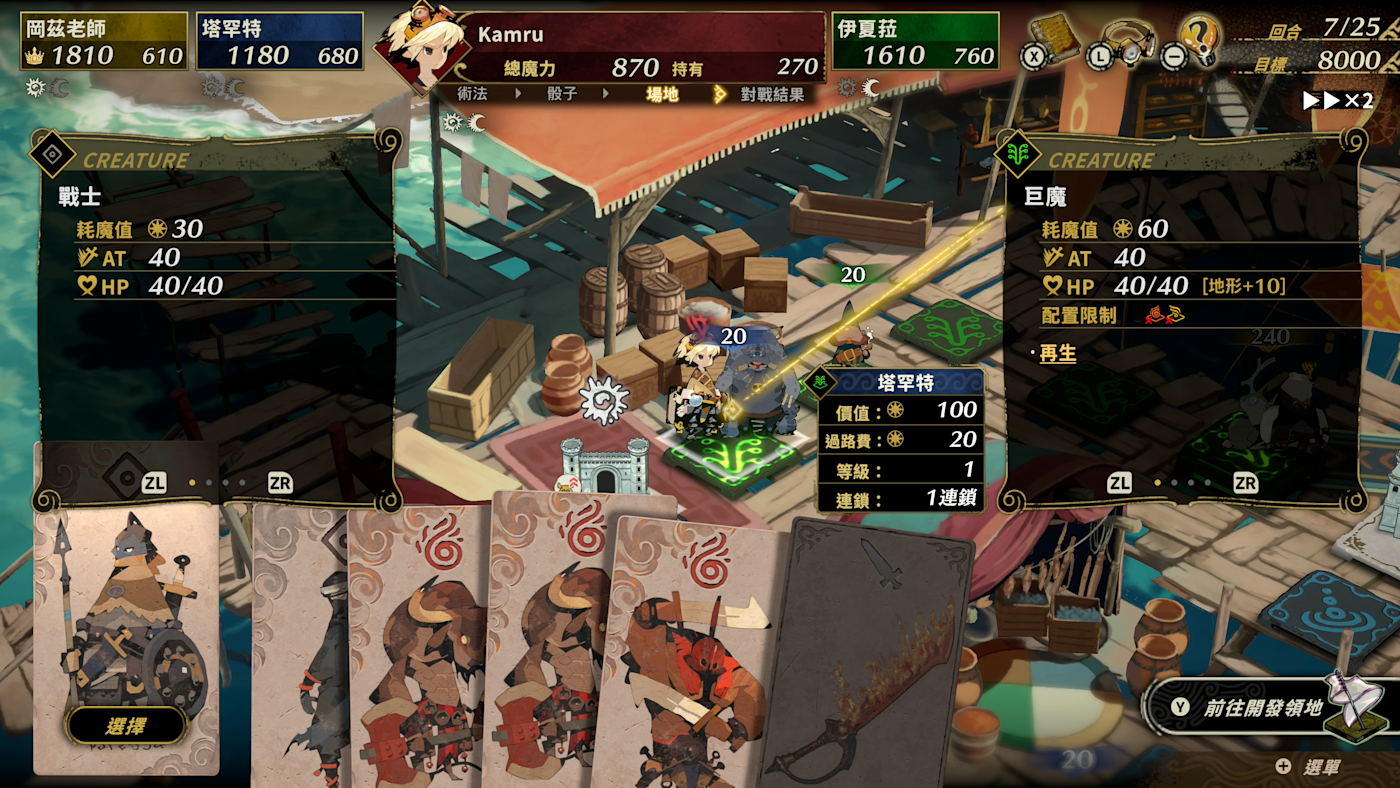Select 伊夏菈 green player panel

pos(915,42)
